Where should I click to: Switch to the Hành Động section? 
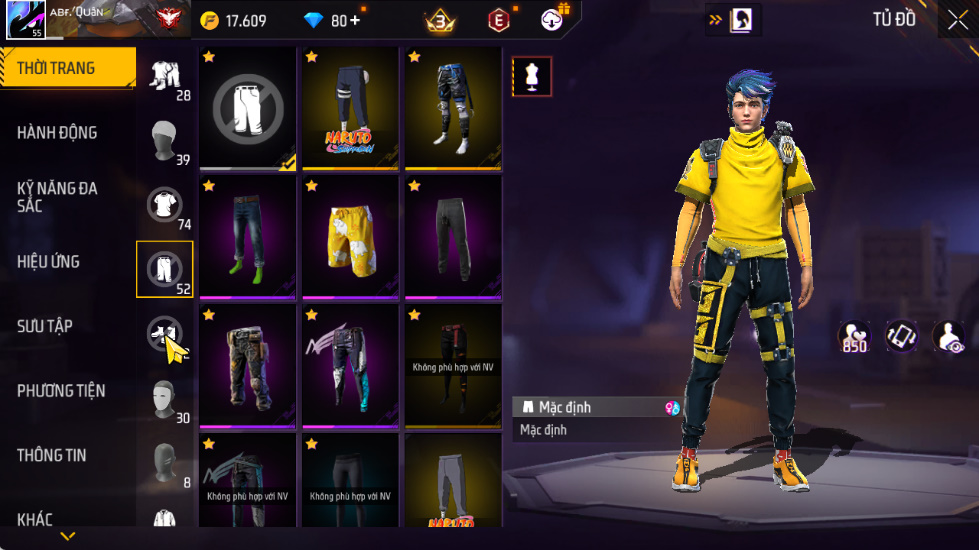pyautogui.click(x=57, y=133)
